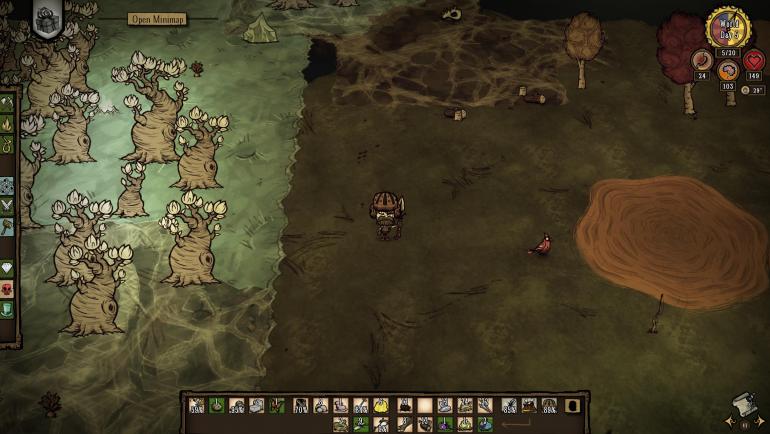770x434 pixels.
Task: Open the Tools crafting tab with axe icon
Action: 7,103
